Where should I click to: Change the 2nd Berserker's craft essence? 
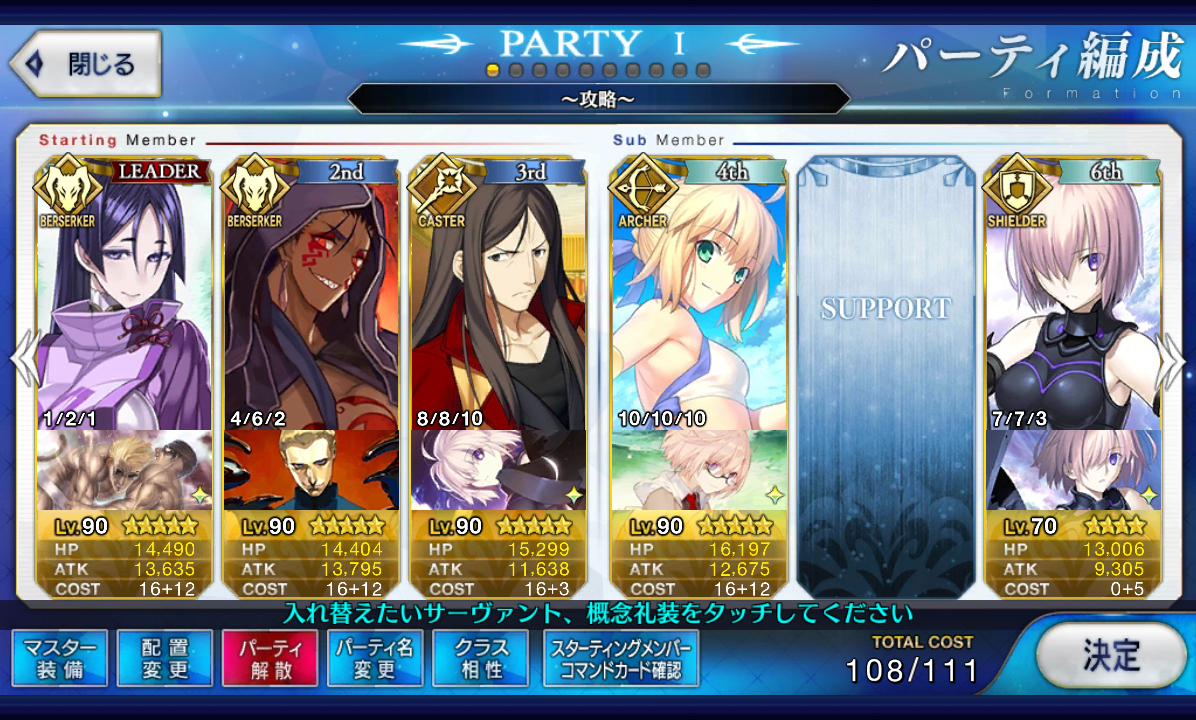[311, 470]
